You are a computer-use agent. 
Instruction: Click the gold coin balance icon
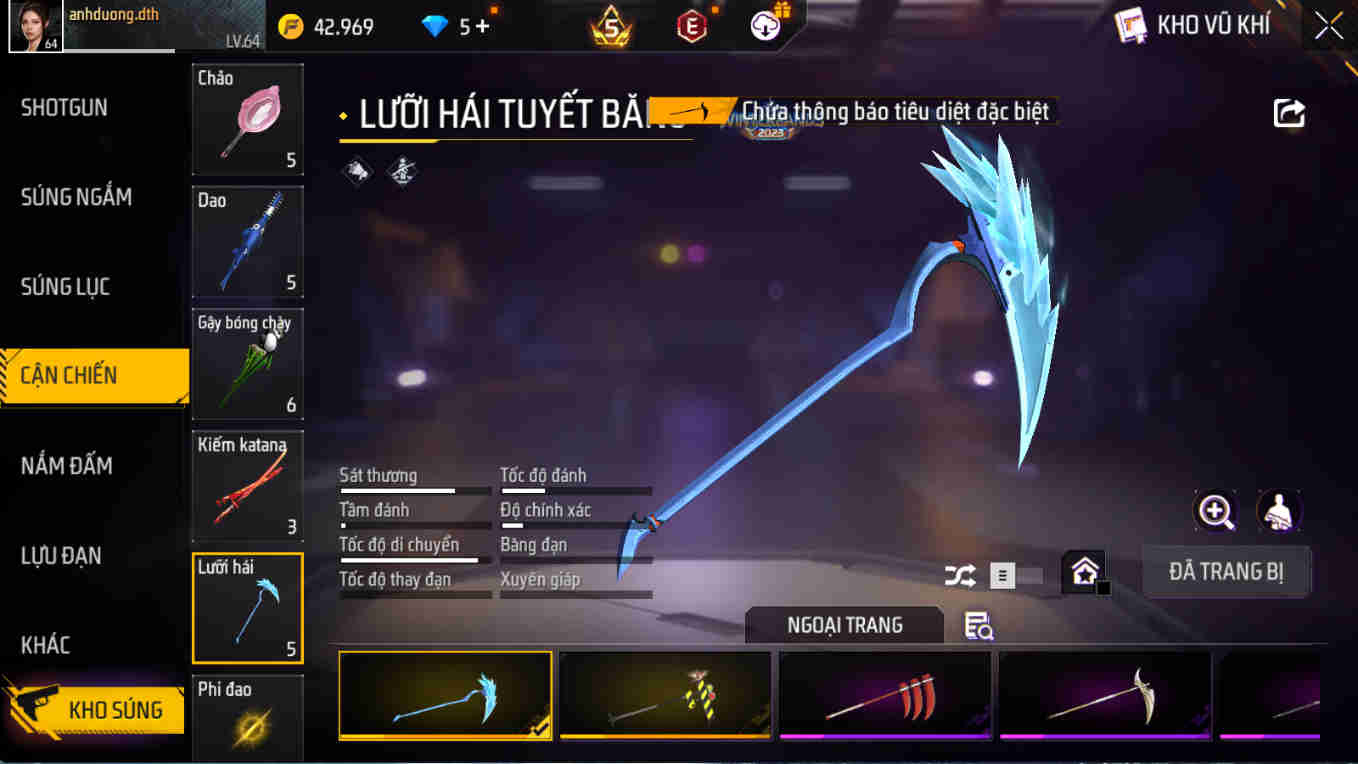[290, 25]
